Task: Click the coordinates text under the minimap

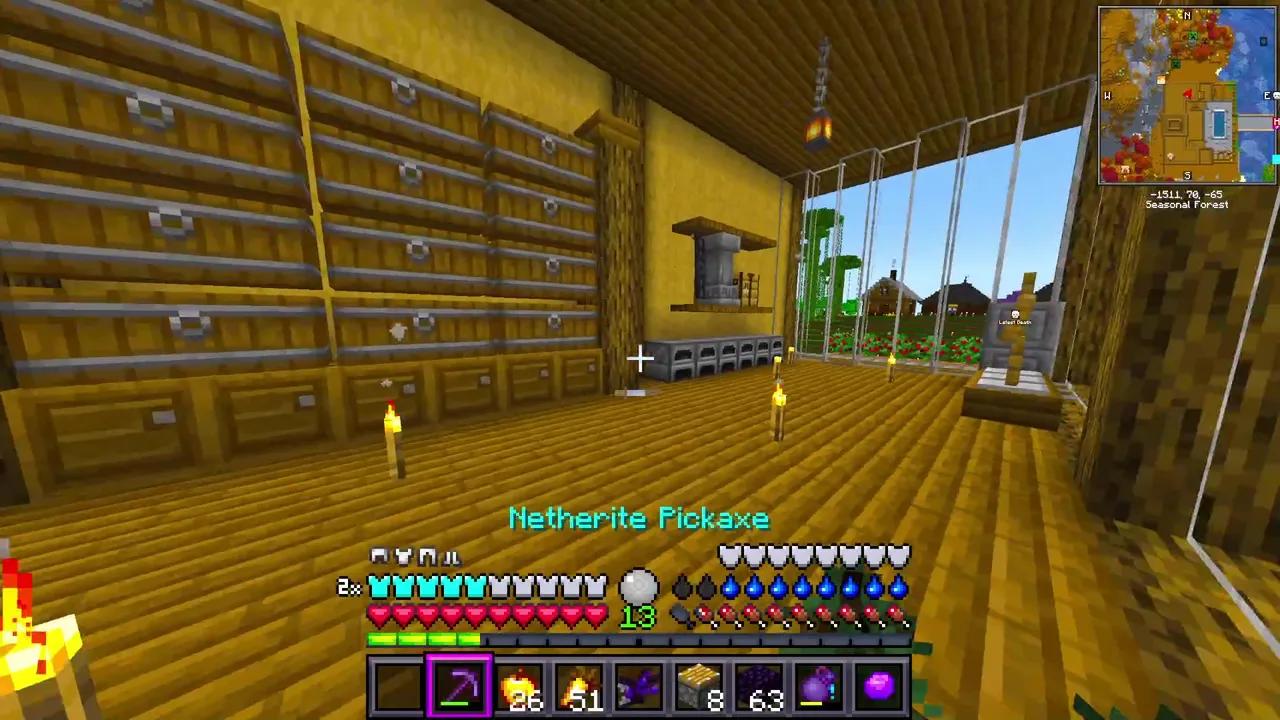Action: click(1186, 192)
